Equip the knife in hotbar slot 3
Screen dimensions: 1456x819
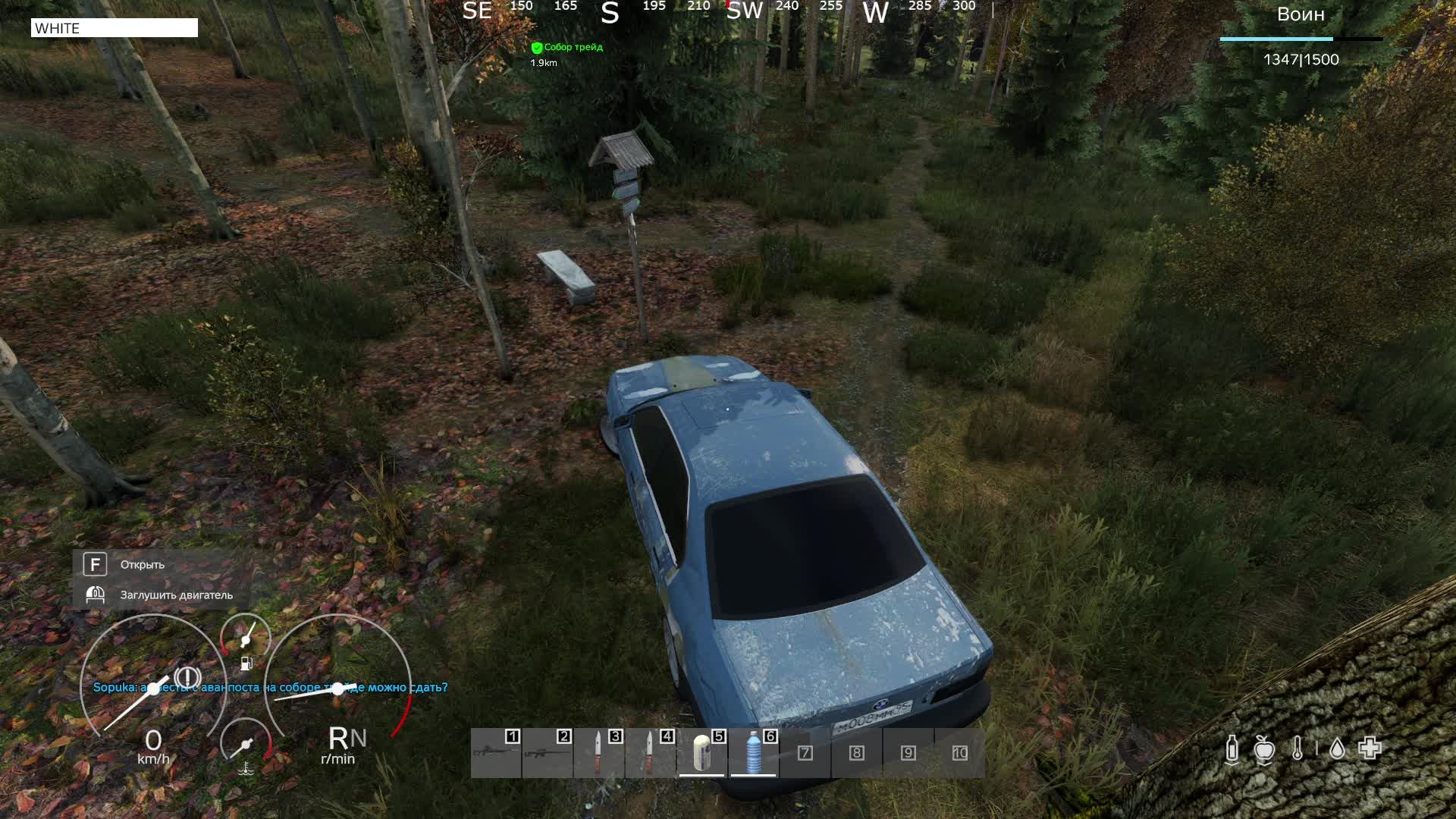pyautogui.click(x=598, y=752)
